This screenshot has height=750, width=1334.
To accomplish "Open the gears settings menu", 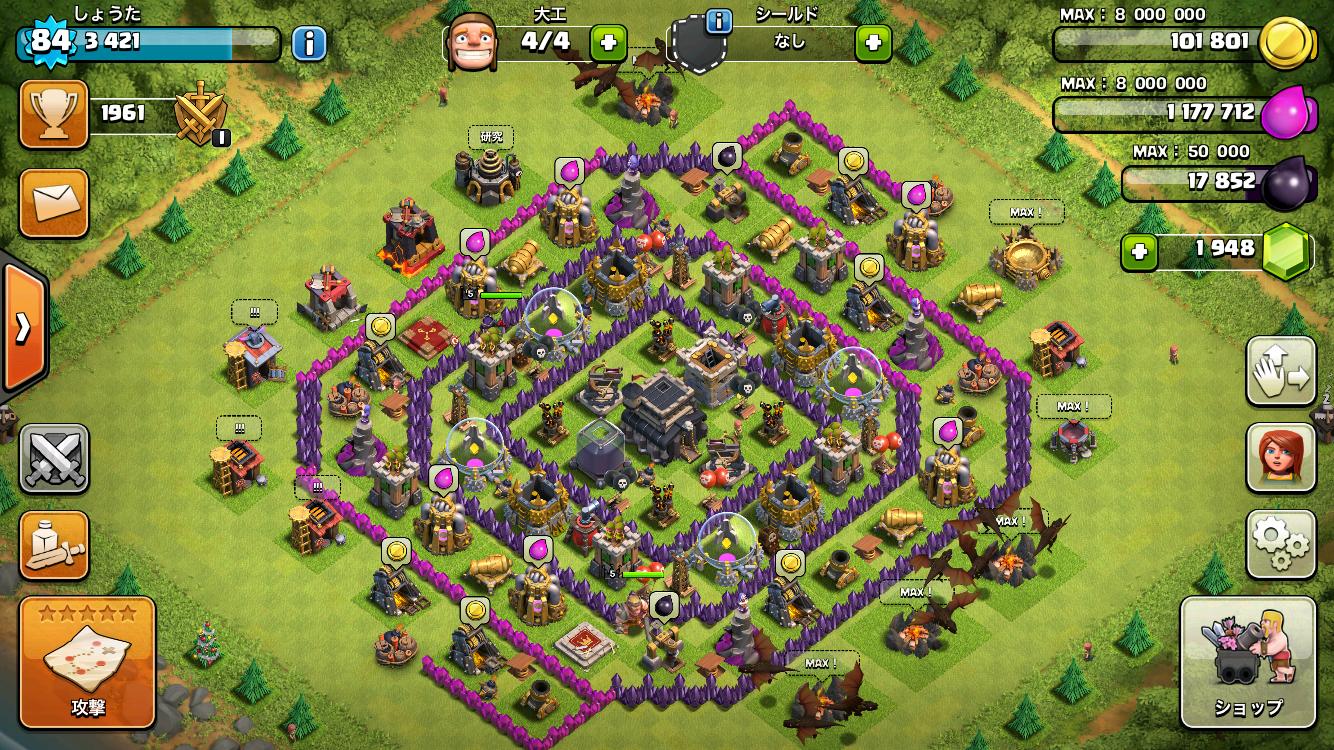I will click(x=1281, y=545).
